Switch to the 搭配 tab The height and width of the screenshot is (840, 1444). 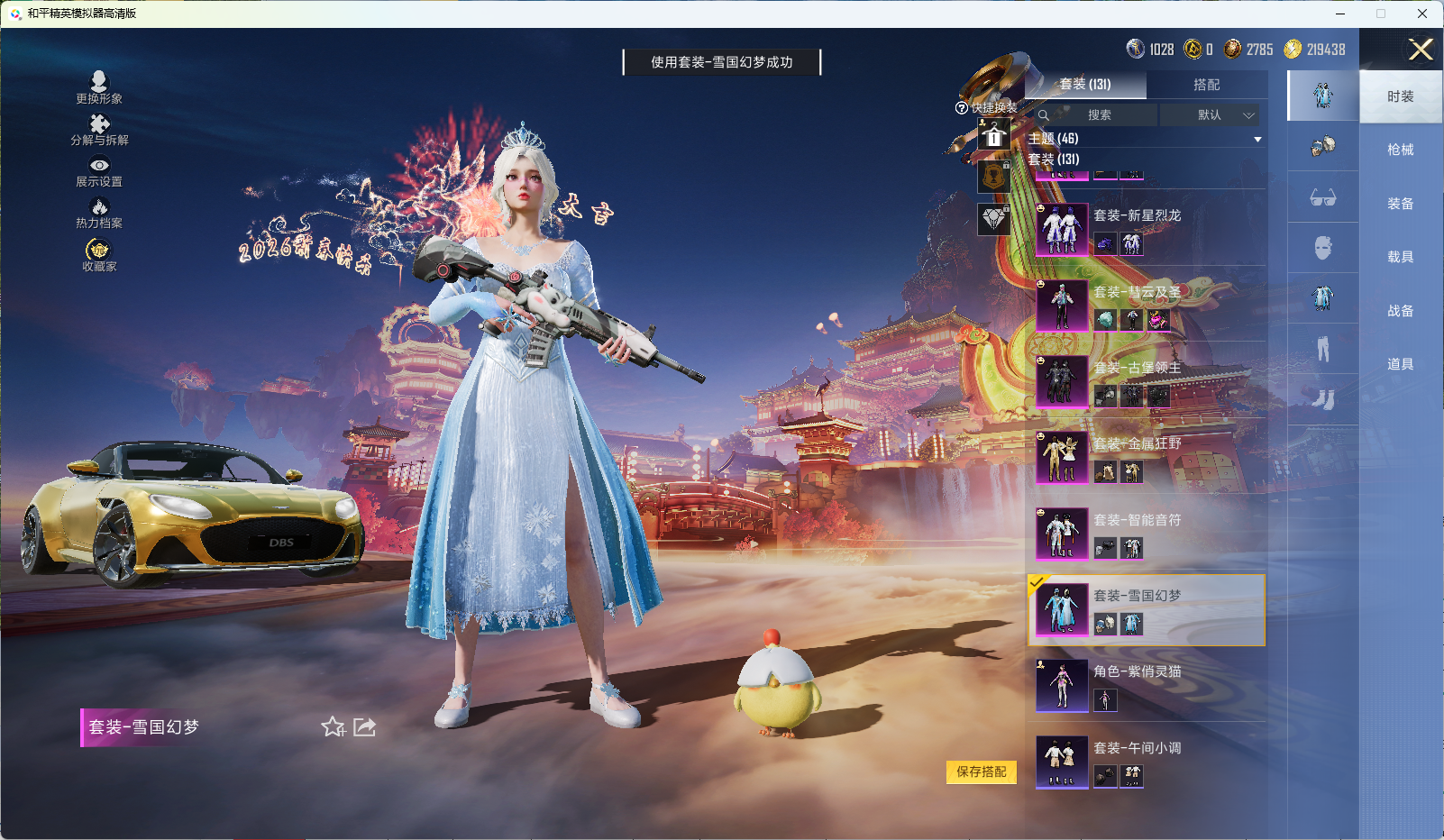(x=1208, y=85)
